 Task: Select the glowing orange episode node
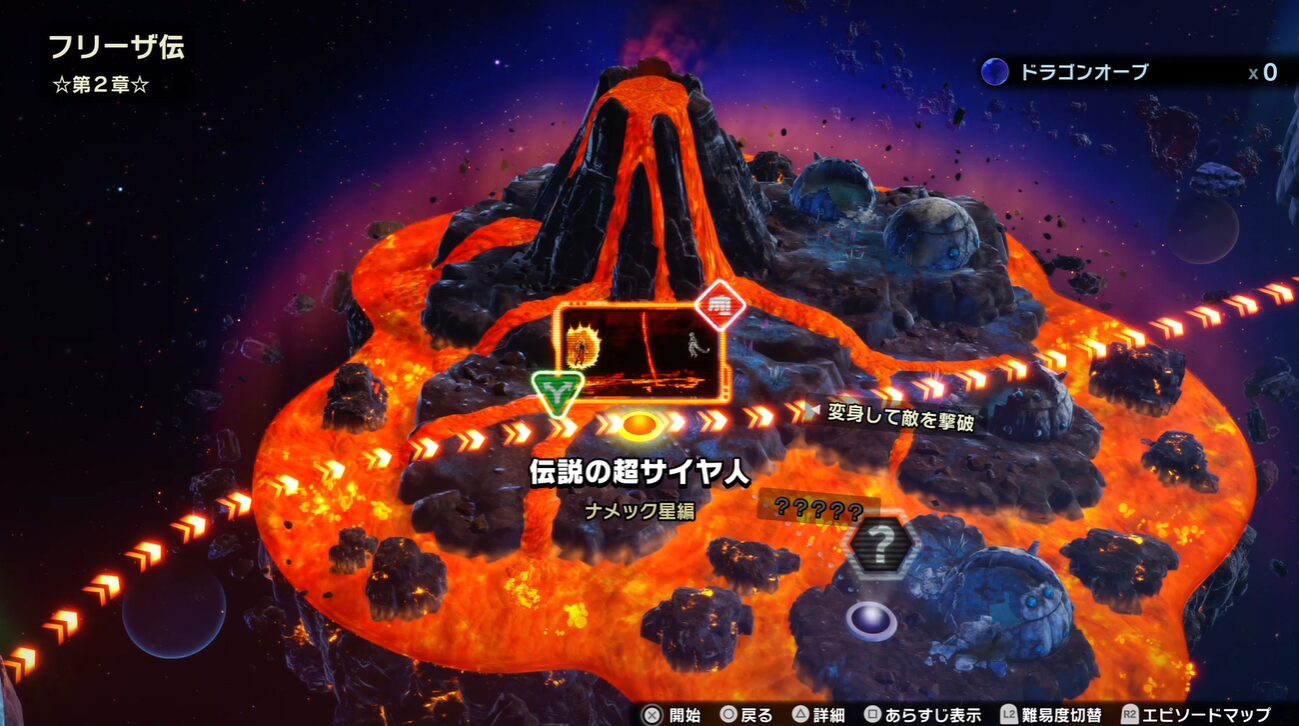coord(637,425)
